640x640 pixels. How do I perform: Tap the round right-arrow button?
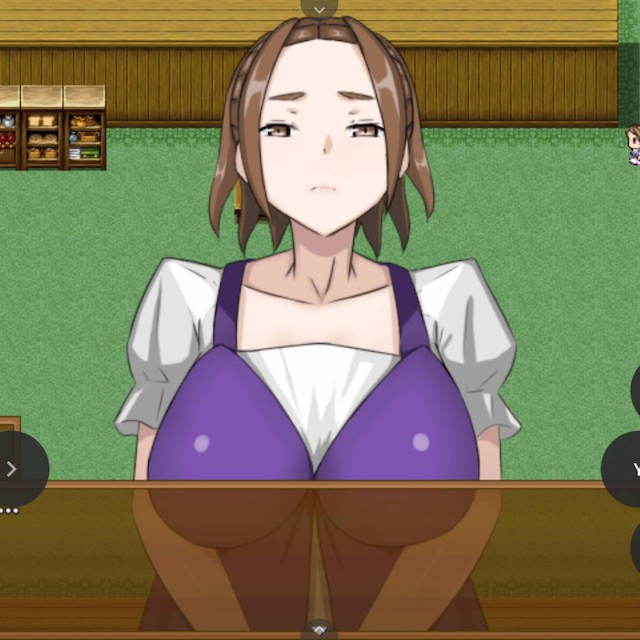coord(13,468)
